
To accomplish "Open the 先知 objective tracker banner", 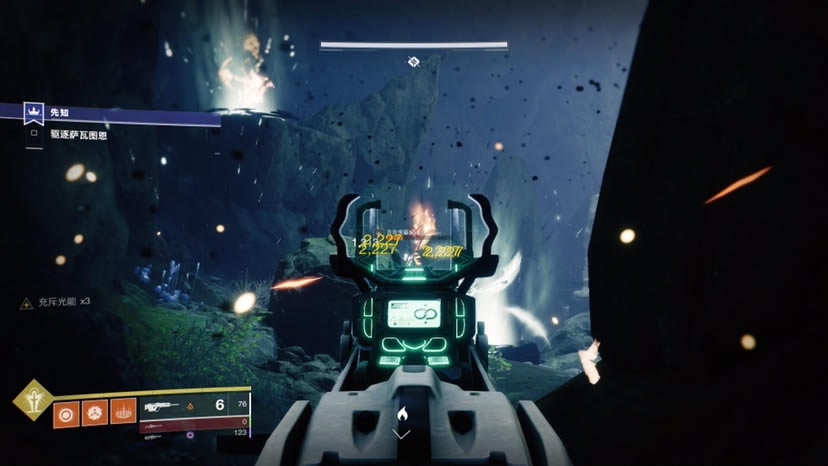I will click(x=110, y=114).
